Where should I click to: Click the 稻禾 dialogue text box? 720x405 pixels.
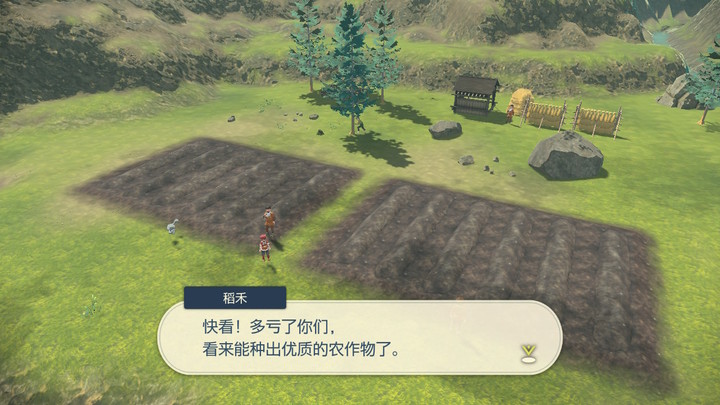pos(360,338)
